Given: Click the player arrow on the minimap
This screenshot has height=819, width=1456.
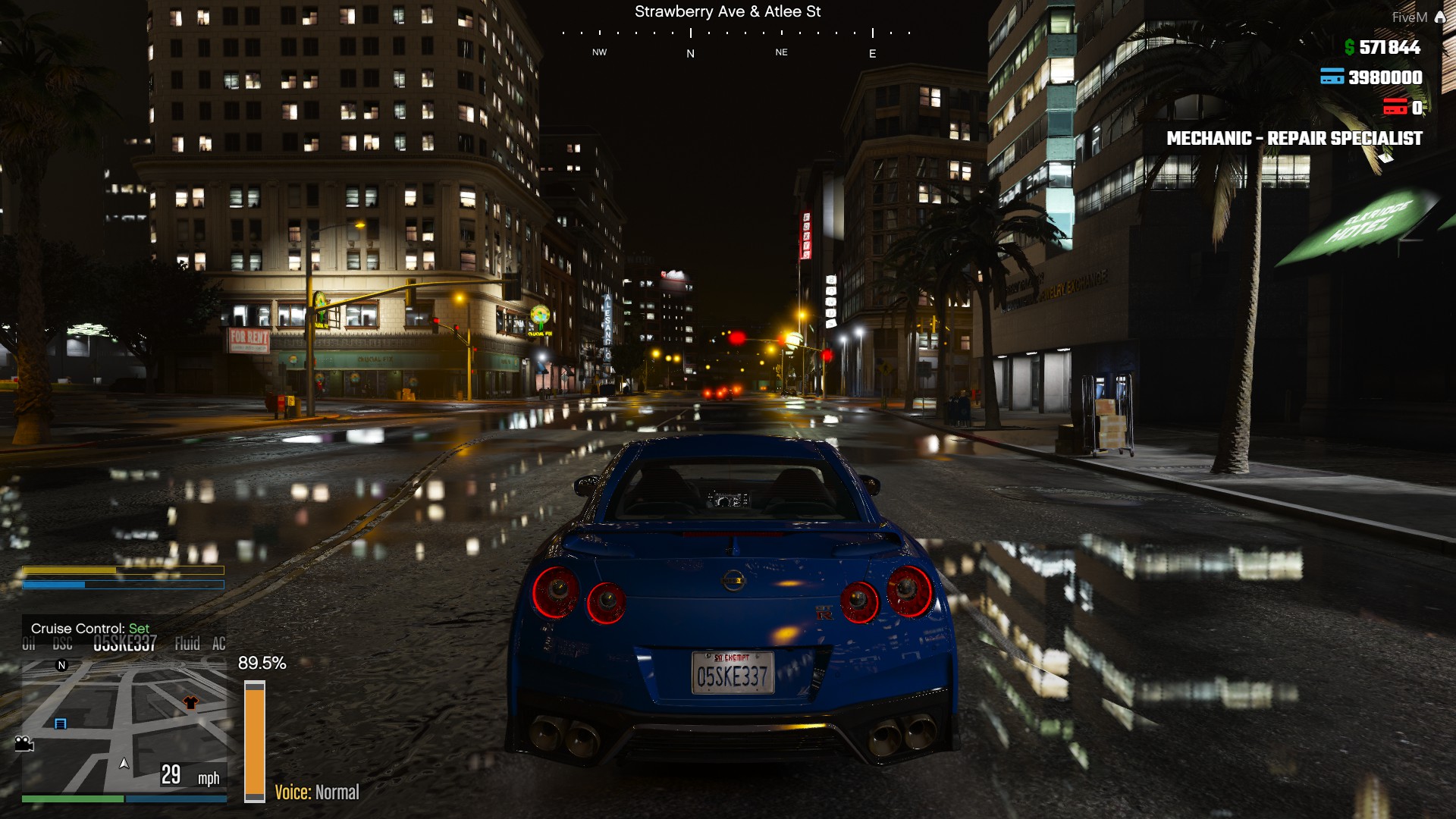Looking at the screenshot, I should coord(124,763).
